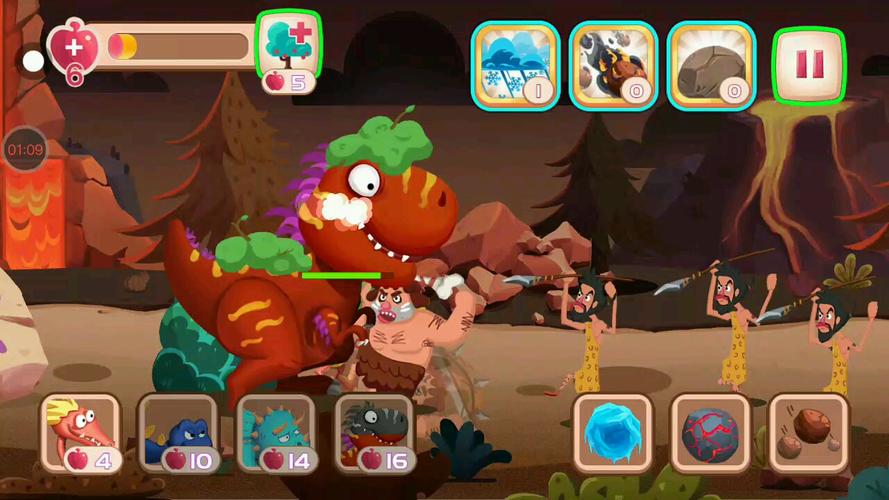This screenshot has width=889, height=500.
Task: Click the white record dot overlay
Action: pos(33,62)
